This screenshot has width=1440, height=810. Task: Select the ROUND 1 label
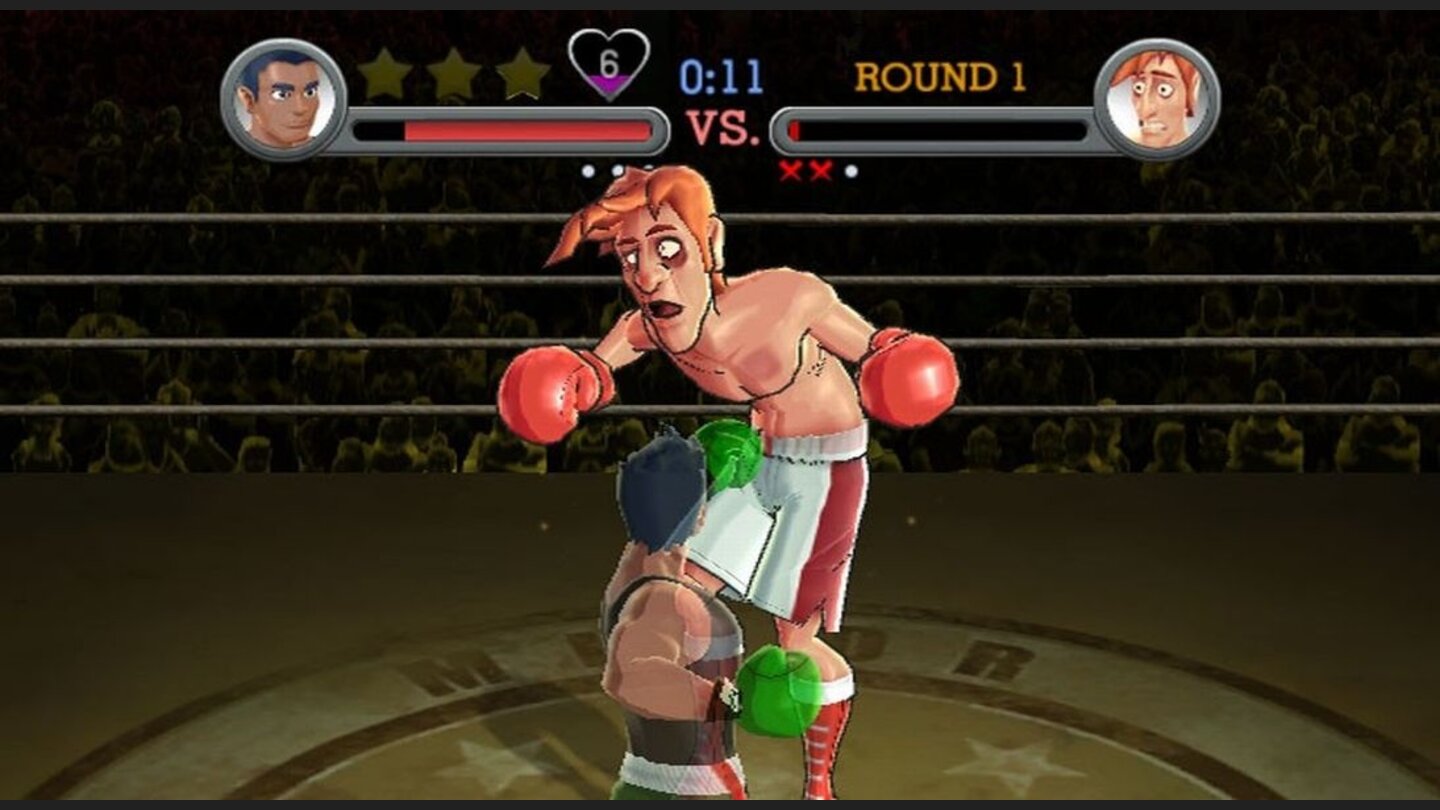pos(936,76)
